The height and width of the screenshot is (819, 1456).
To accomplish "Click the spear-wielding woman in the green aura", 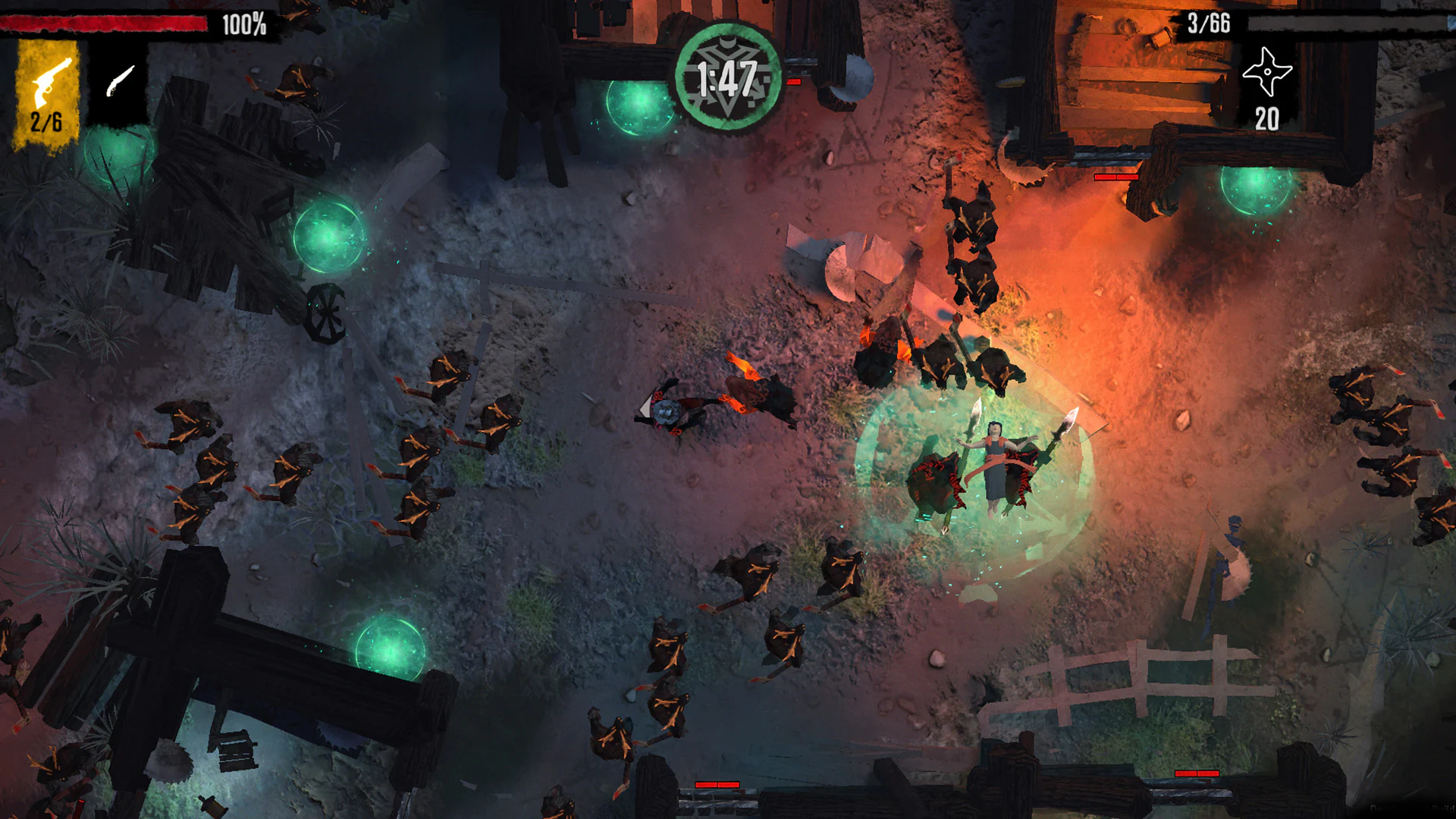I will coord(993,463).
